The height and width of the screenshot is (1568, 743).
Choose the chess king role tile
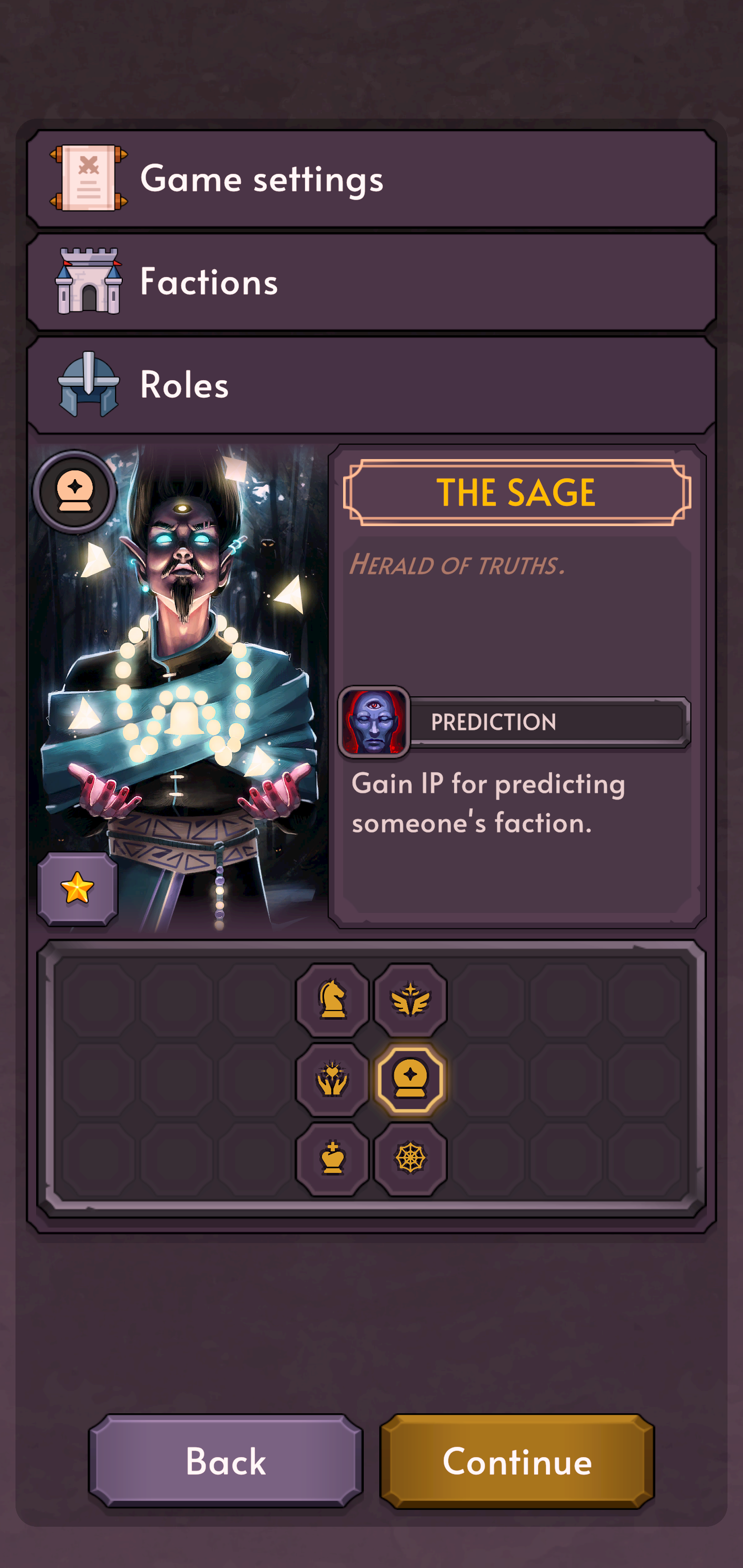click(332, 1158)
